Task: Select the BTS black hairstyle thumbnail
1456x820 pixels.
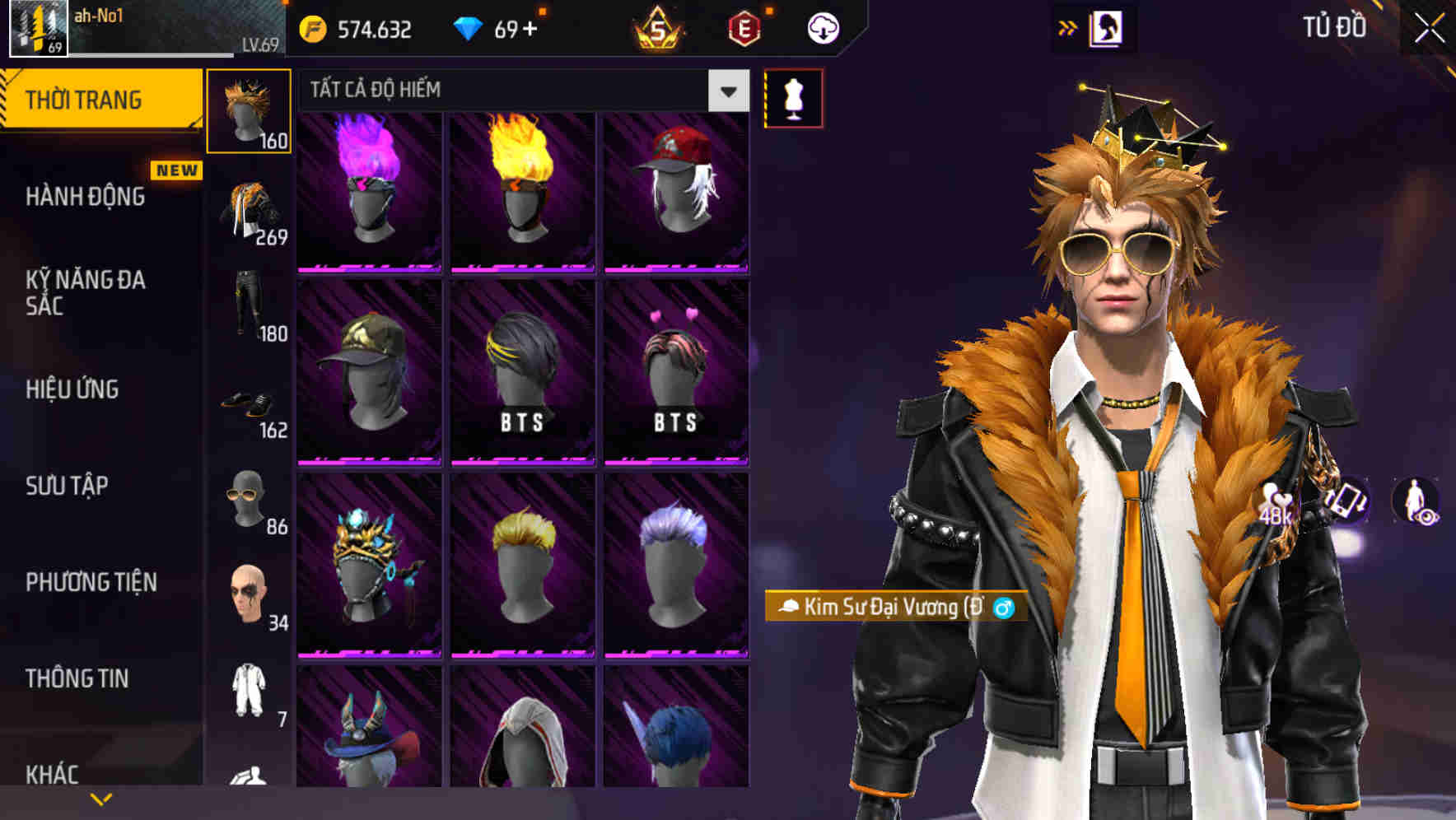Action: coord(520,370)
